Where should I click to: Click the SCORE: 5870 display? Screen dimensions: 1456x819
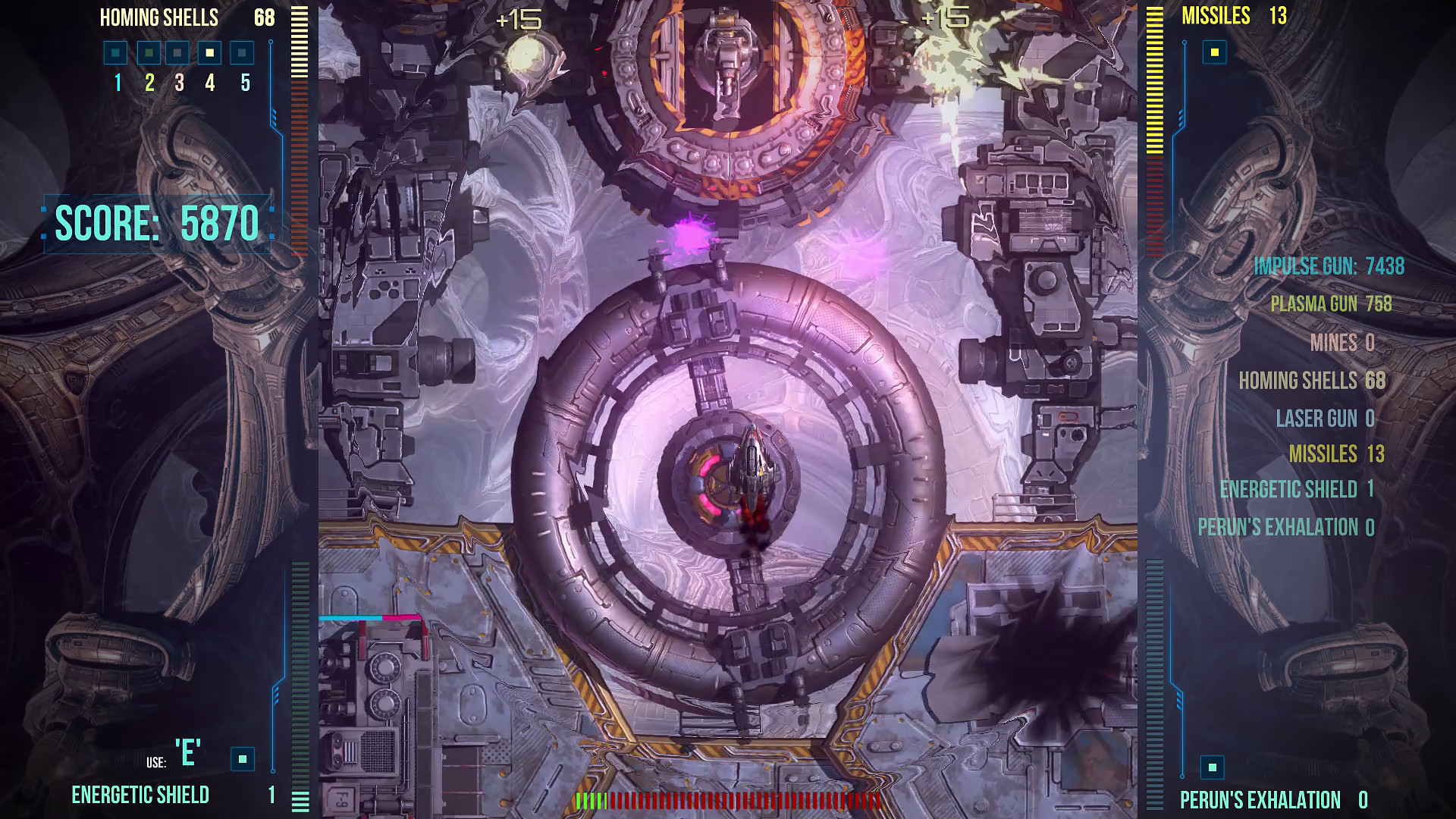pos(155,222)
